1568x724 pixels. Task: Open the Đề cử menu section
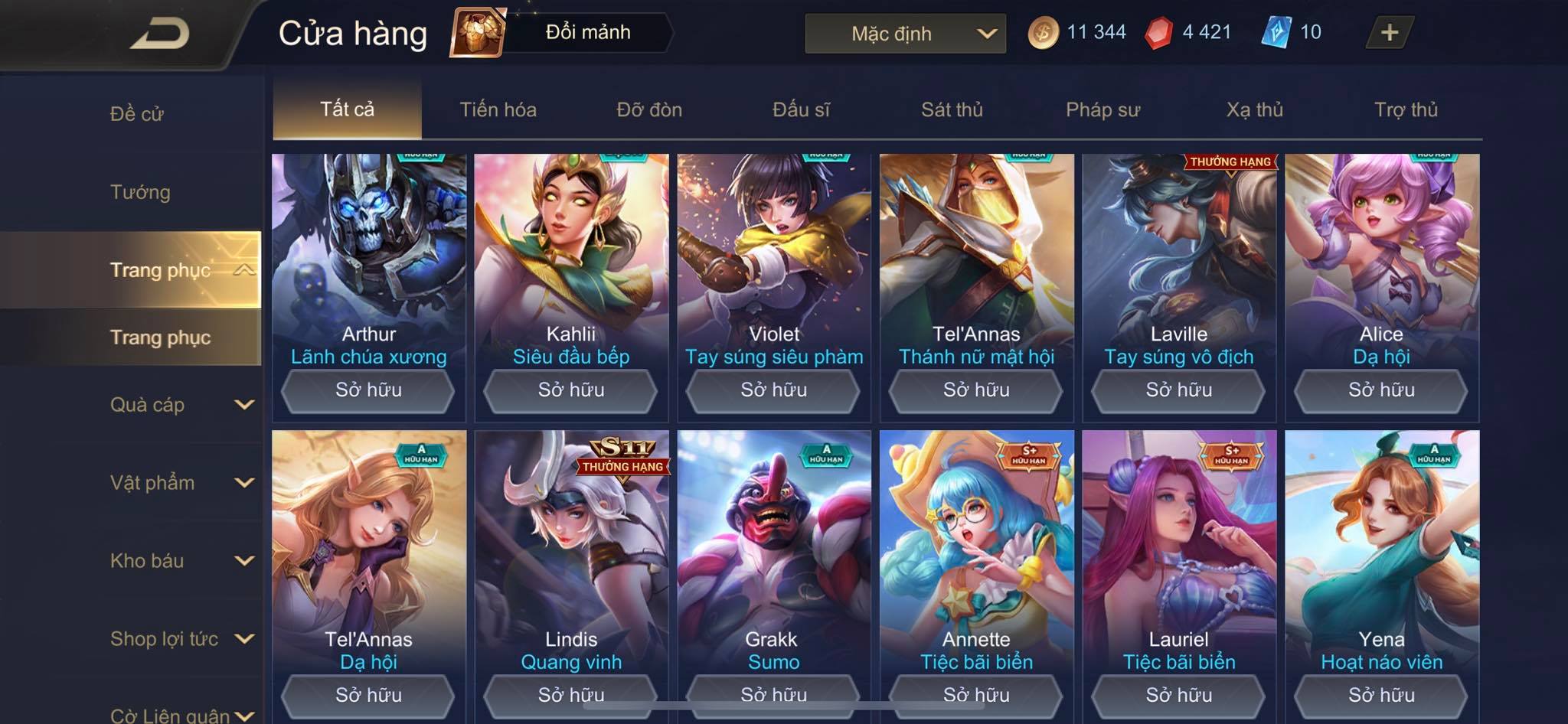(x=137, y=114)
